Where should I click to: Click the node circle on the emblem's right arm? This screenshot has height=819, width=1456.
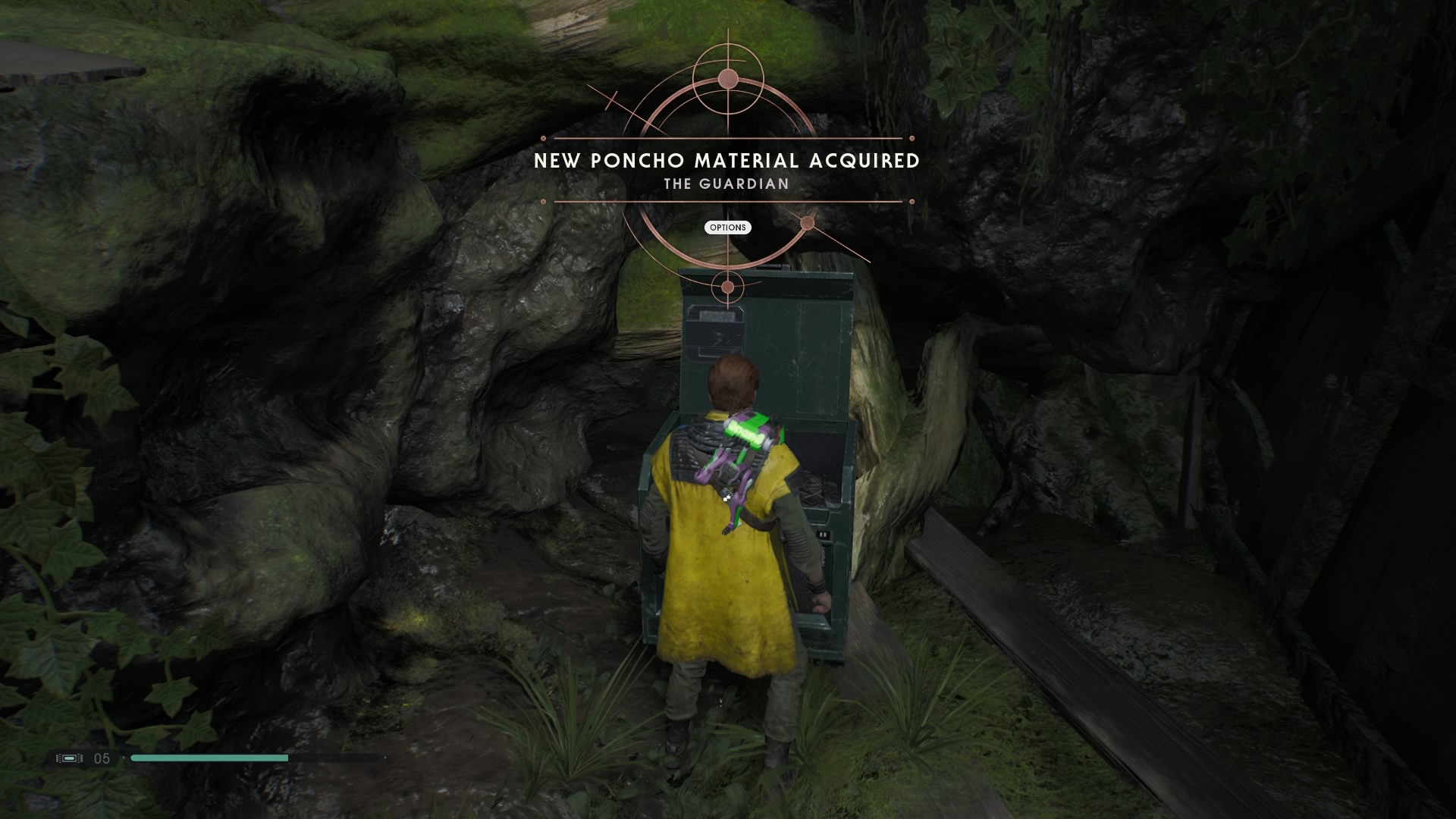point(806,224)
